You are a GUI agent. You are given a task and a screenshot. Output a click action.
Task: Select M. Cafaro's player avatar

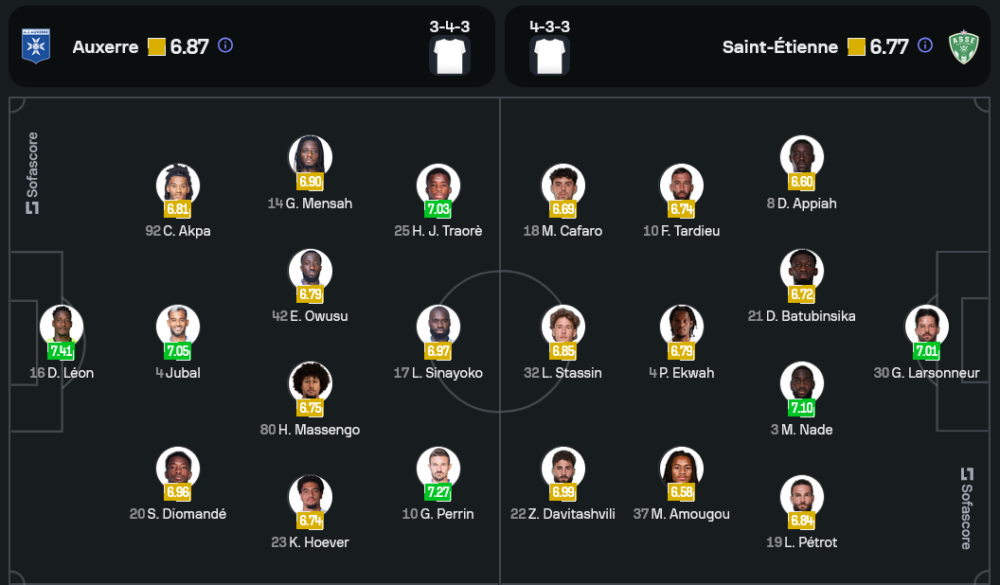coord(563,186)
